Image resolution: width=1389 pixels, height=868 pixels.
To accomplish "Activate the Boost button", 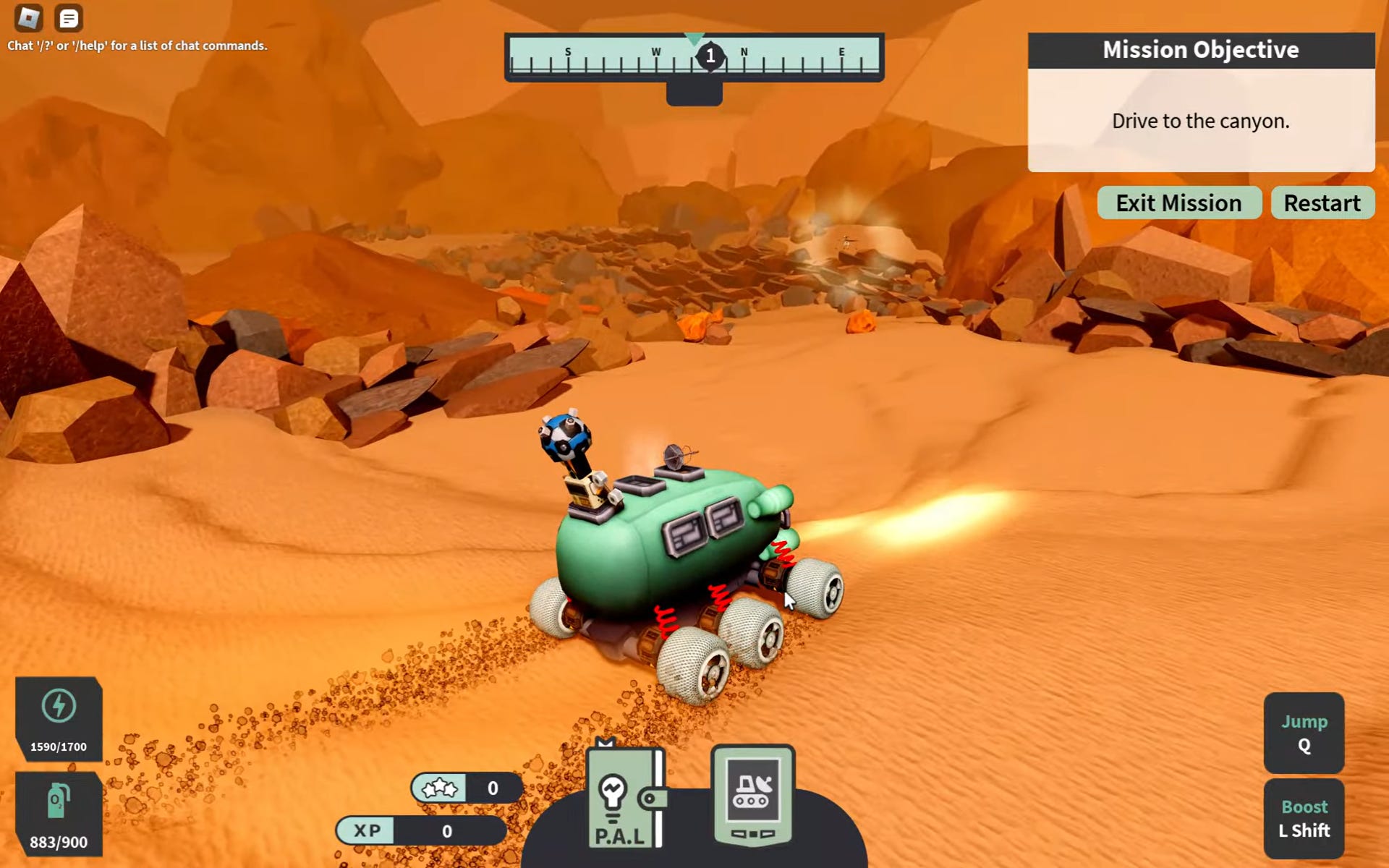I will pyautogui.click(x=1304, y=818).
